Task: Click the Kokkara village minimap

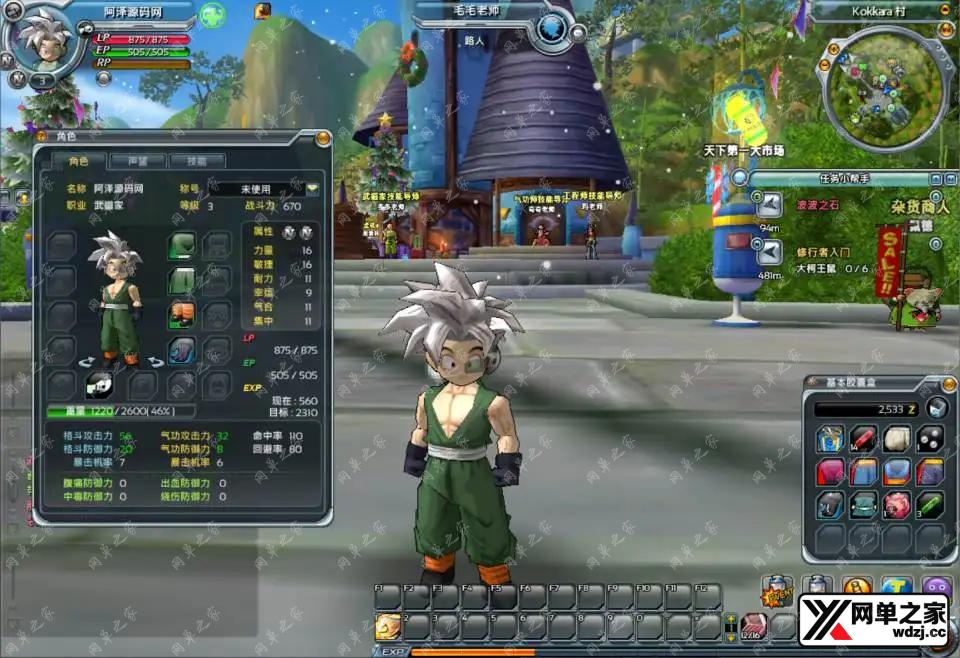Action: click(882, 83)
